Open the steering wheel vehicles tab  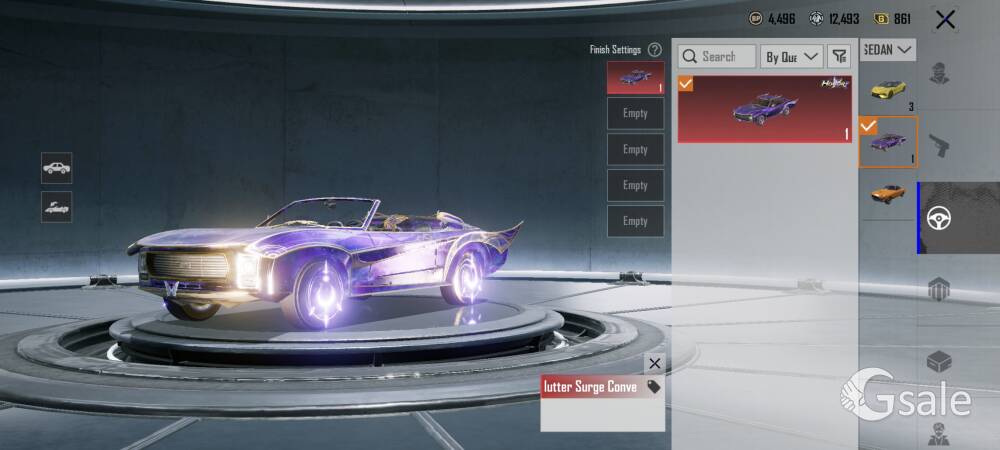point(939,218)
